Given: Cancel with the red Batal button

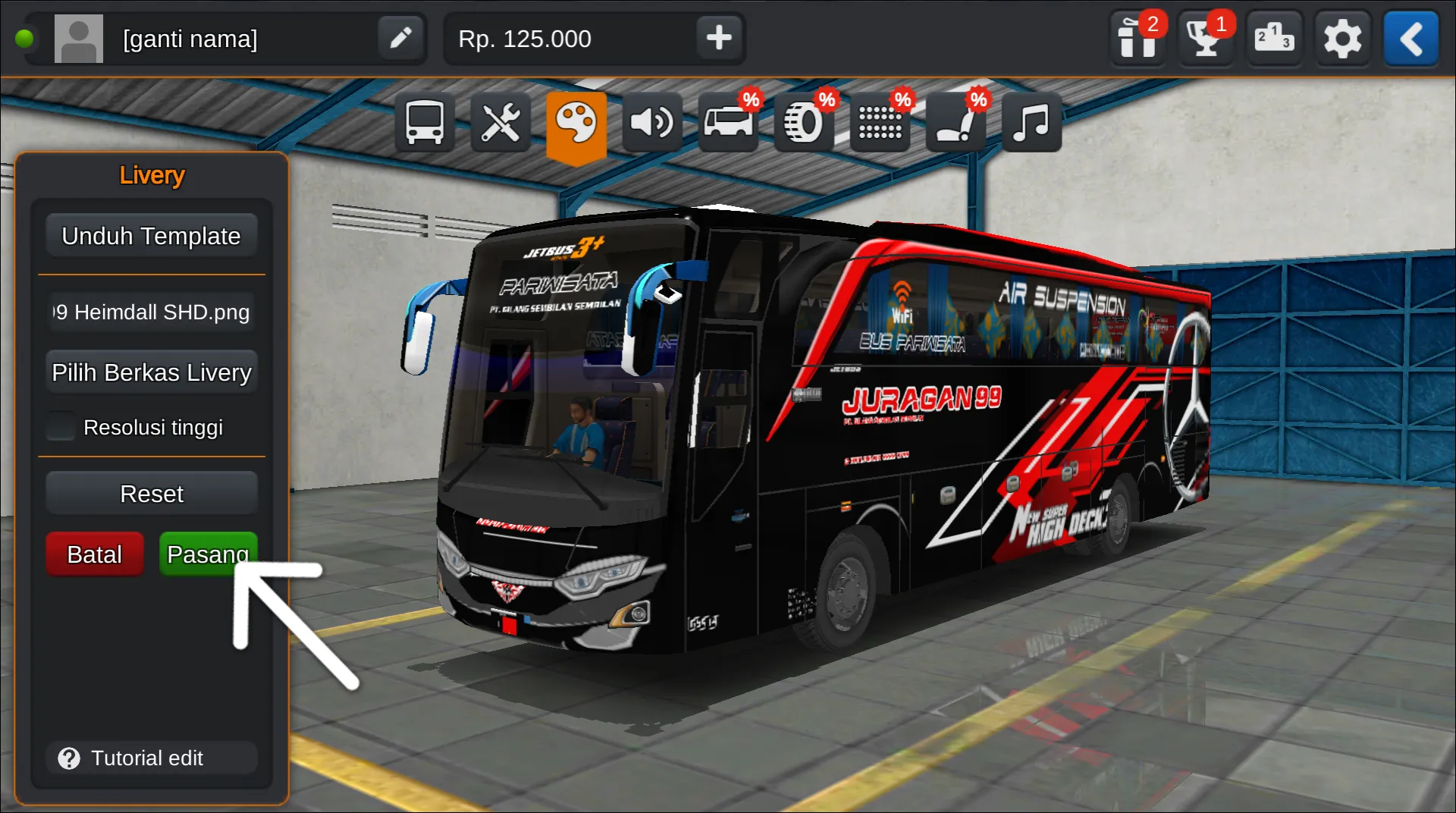Looking at the screenshot, I should point(94,554).
